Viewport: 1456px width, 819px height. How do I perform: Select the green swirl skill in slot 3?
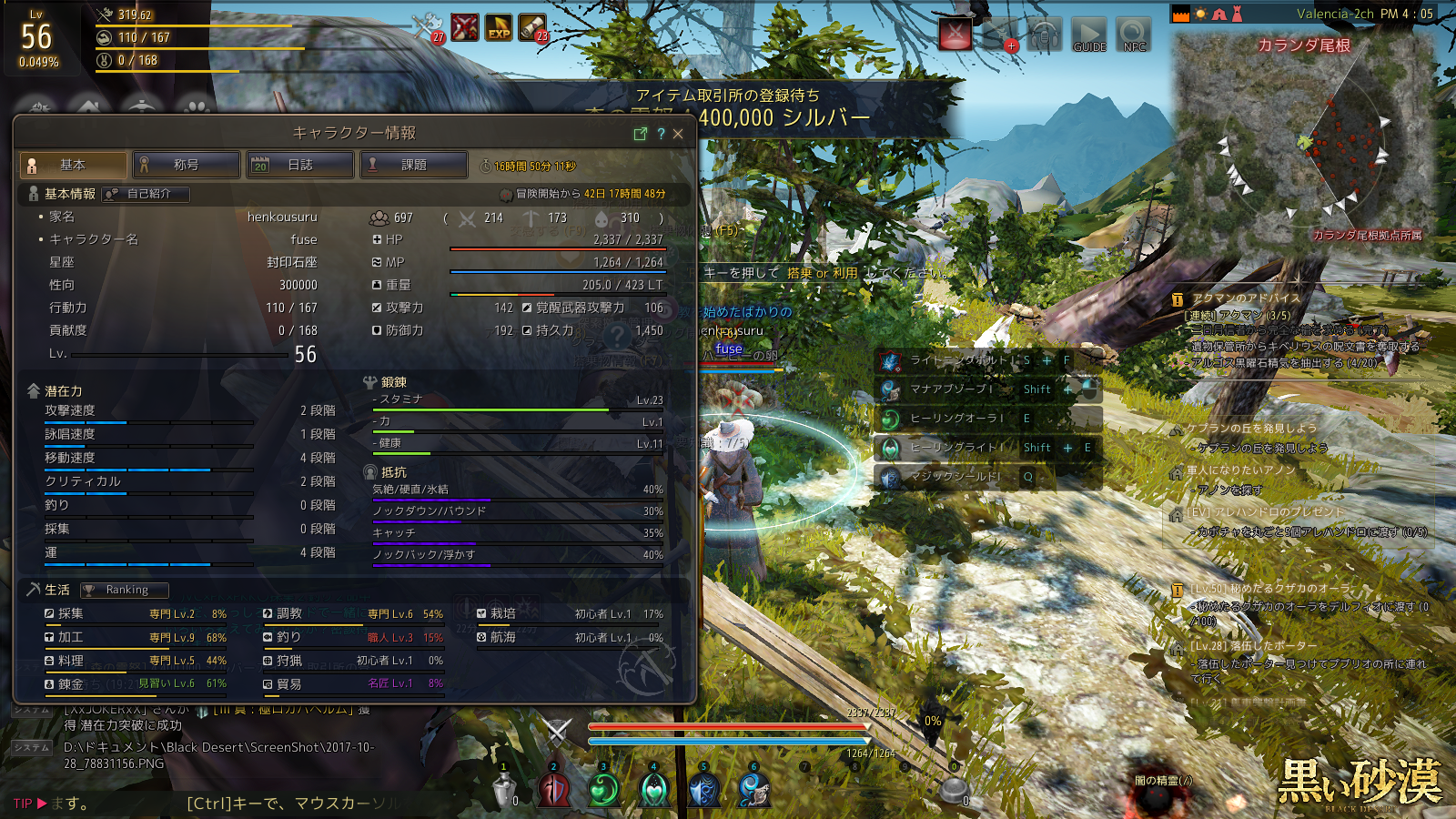603,790
